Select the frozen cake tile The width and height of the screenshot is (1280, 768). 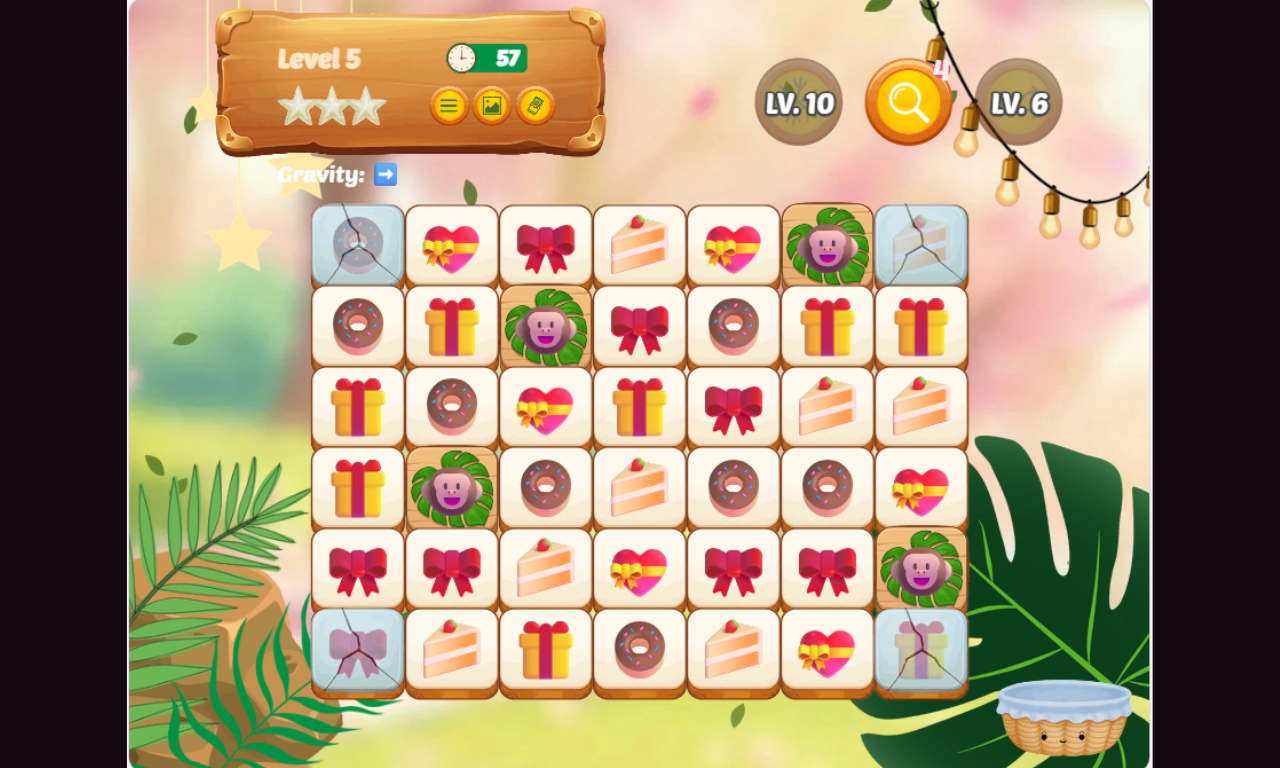pos(921,245)
